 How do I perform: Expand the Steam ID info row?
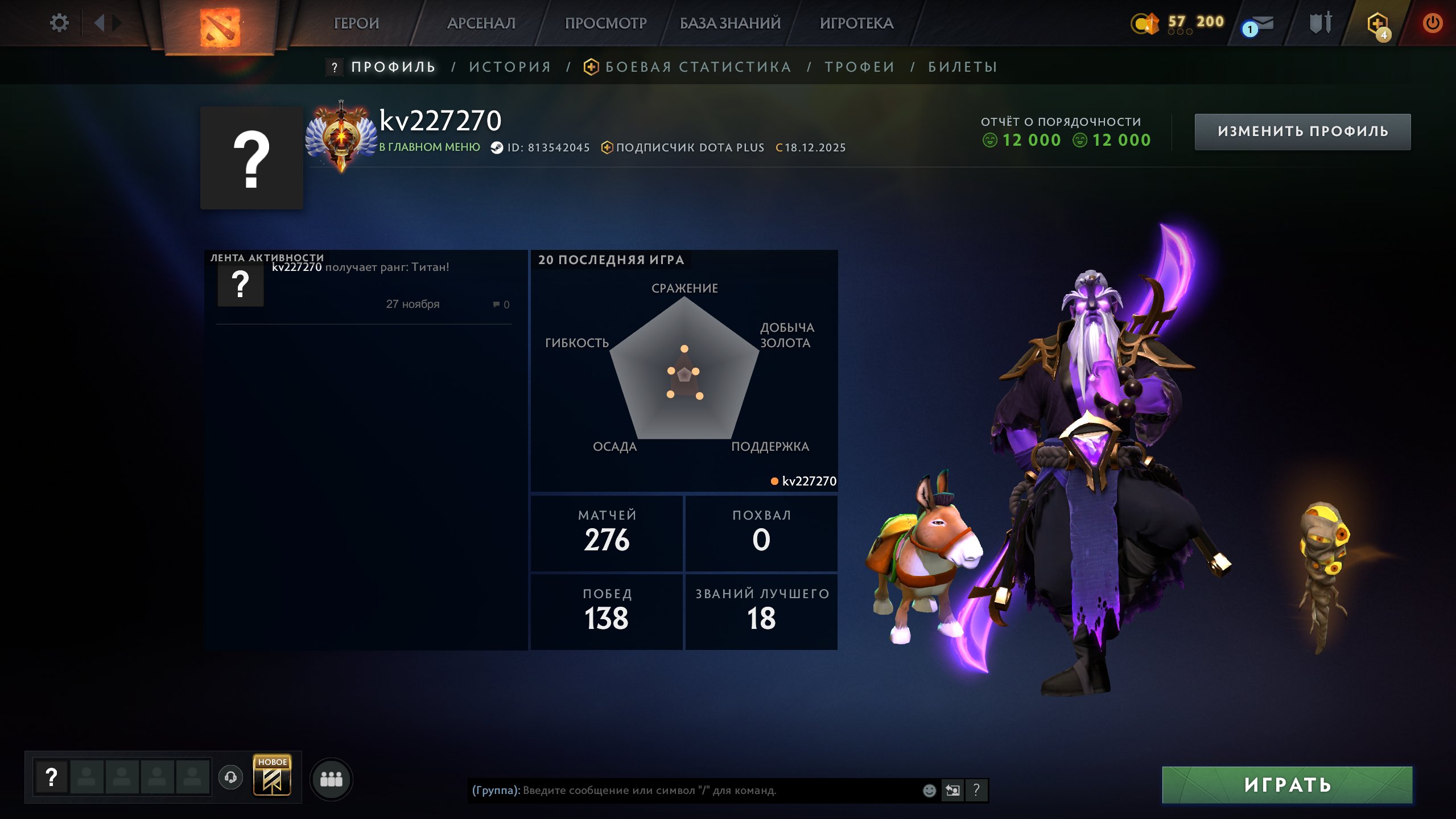[x=546, y=147]
